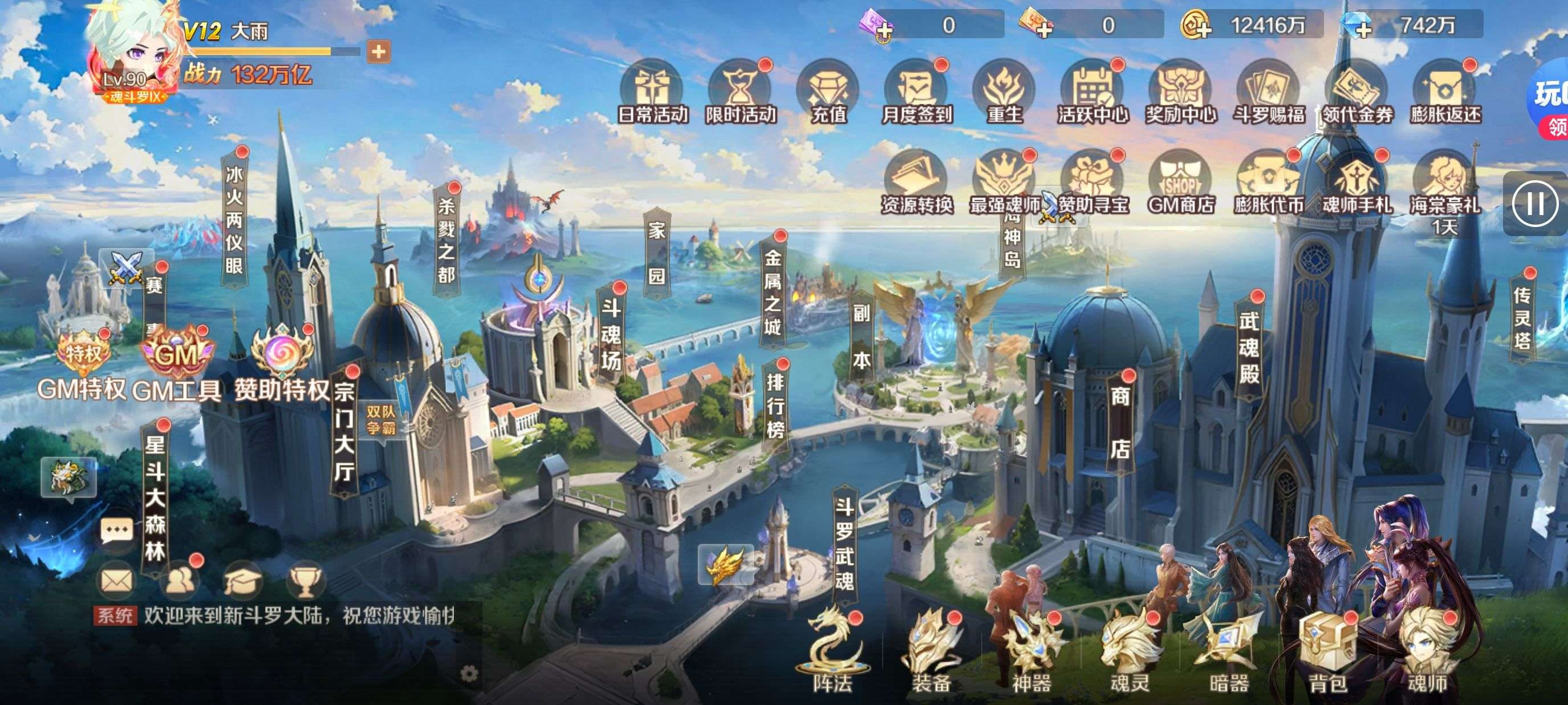The height and width of the screenshot is (705, 1568).
Task: Click the pause overlay button
Action: tap(1534, 203)
